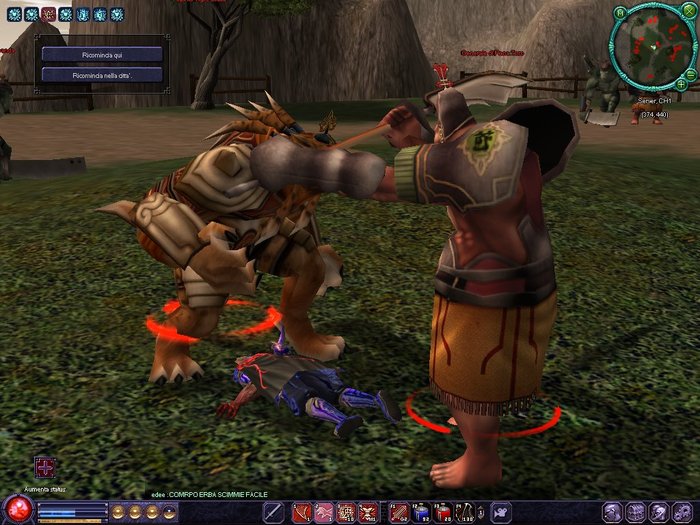
Task: Select the sword quickslot on the hotbar
Action: [273, 512]
